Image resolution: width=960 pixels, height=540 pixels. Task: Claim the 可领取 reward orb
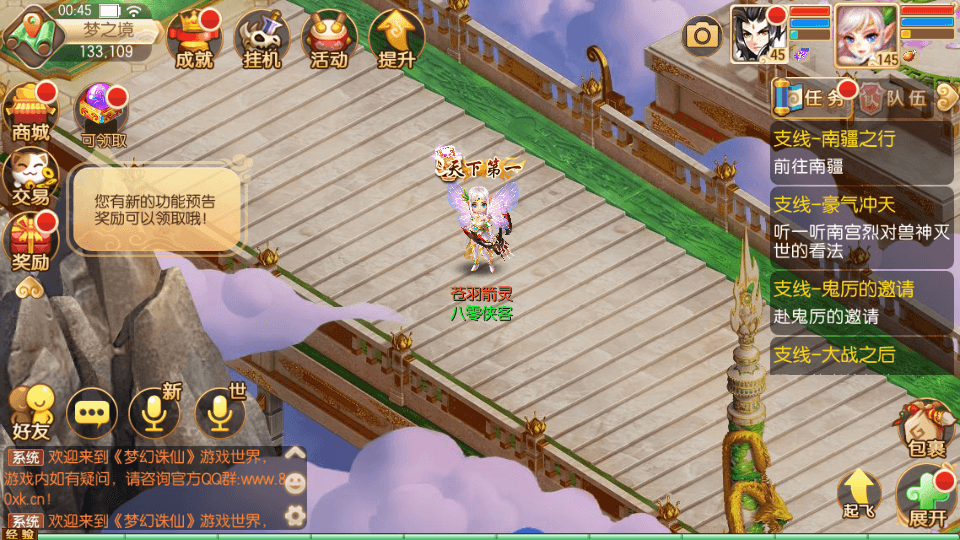point(103,114)
